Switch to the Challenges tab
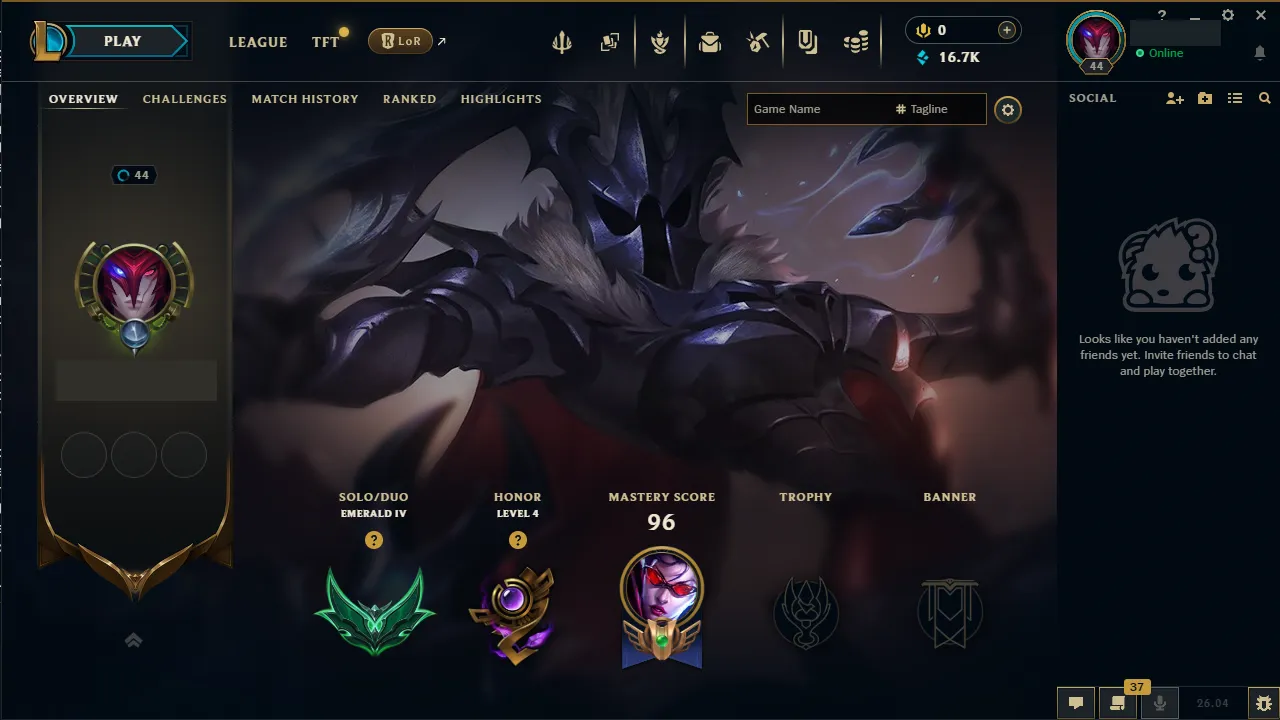Image resolution: width=1280 pixels, height=720 pixels. (184, 98)
